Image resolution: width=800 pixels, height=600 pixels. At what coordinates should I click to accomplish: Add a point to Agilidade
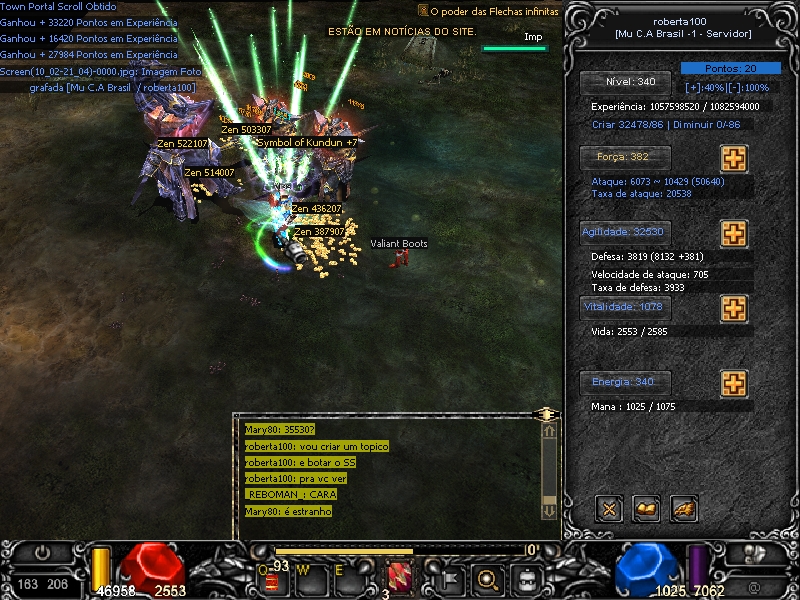tap(734, 234)
